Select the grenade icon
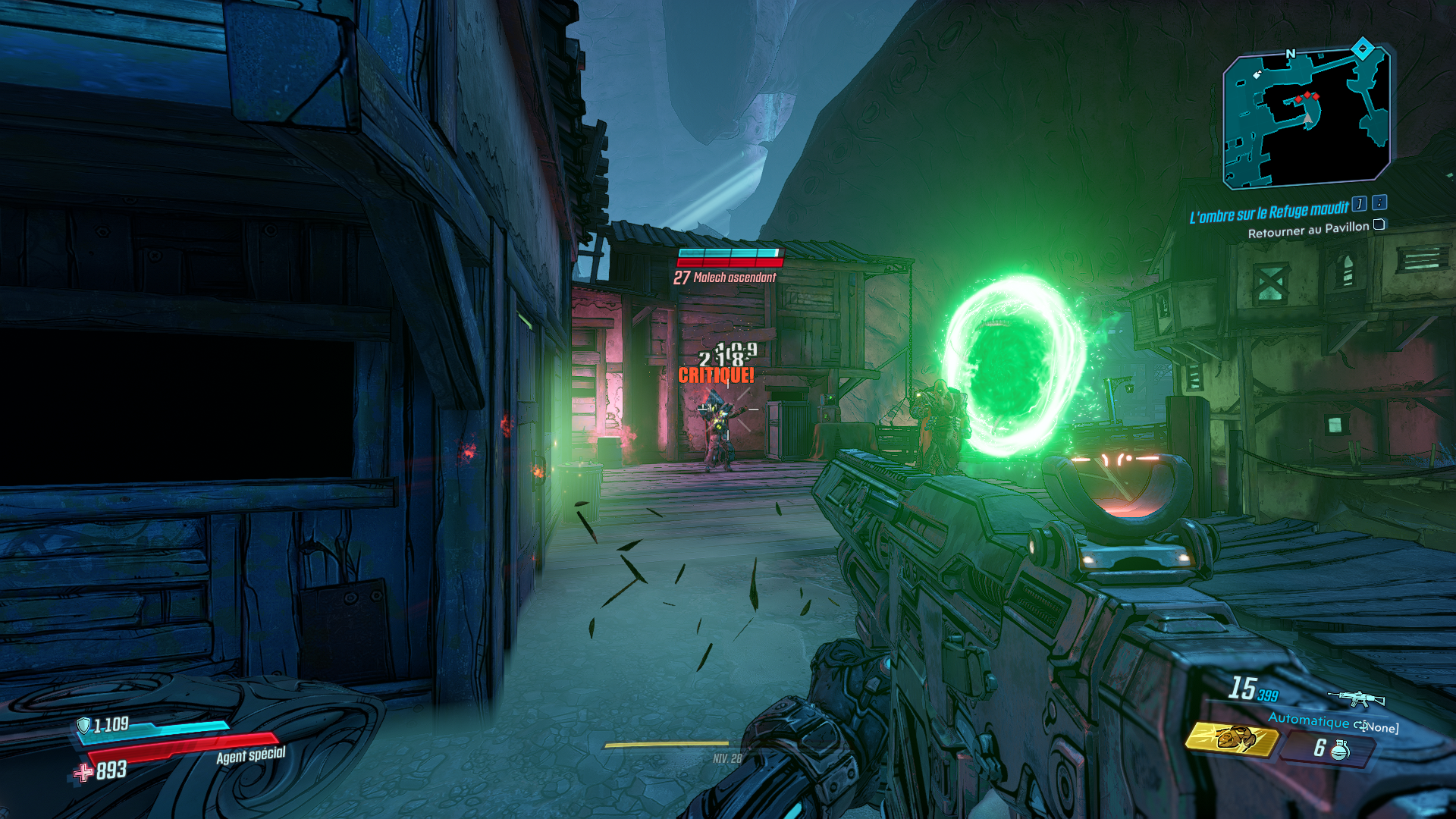Screen dimensions: 1456x819 point(1340,749)
